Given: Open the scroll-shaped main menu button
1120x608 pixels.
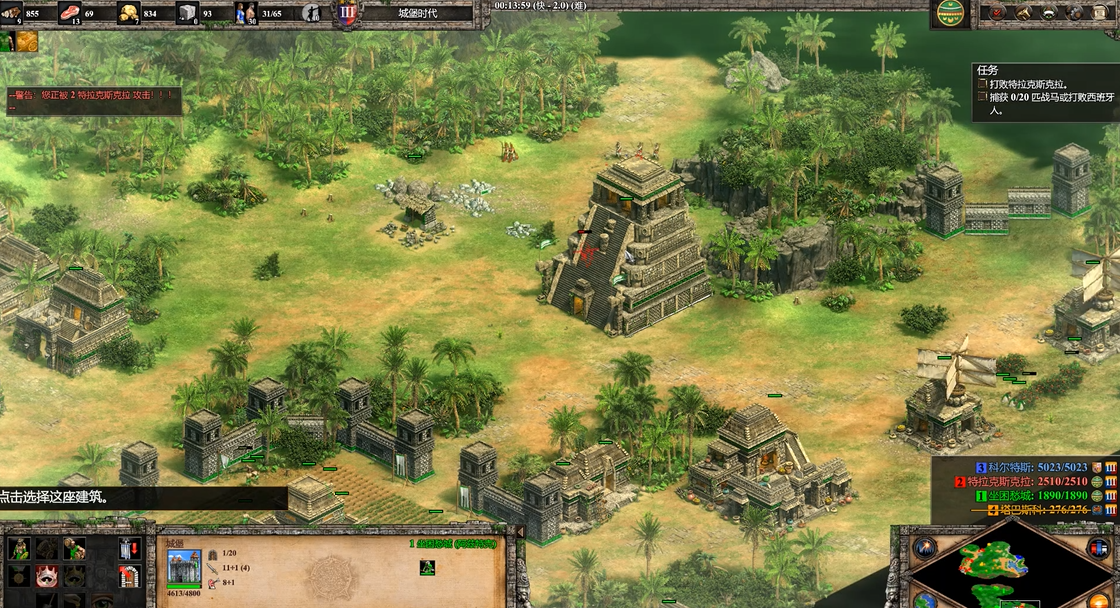Looking at the screenshot, I should point(1102,13).
